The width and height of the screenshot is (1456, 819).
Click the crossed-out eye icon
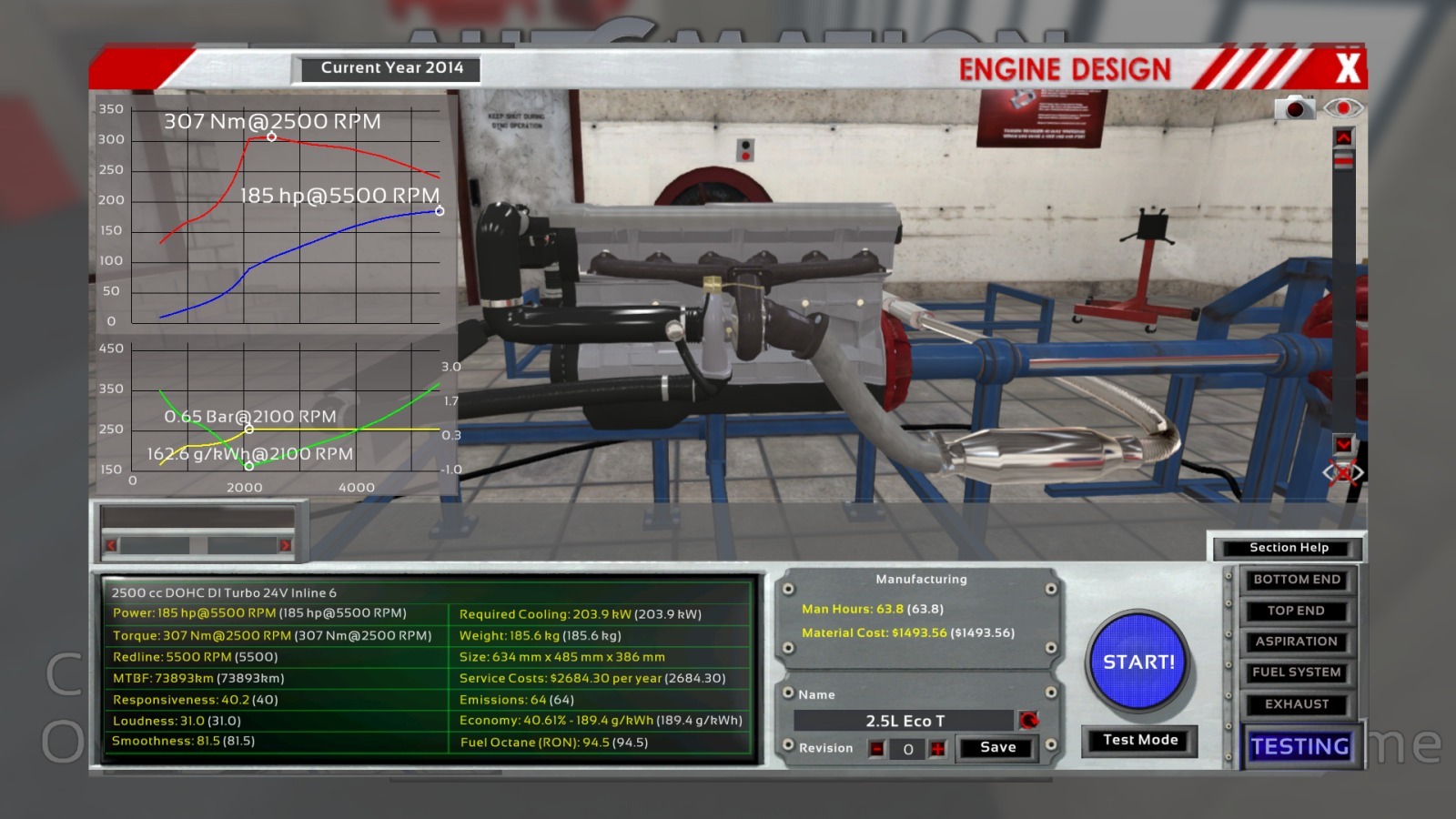pyautogui.click(x=1343, y=473)
